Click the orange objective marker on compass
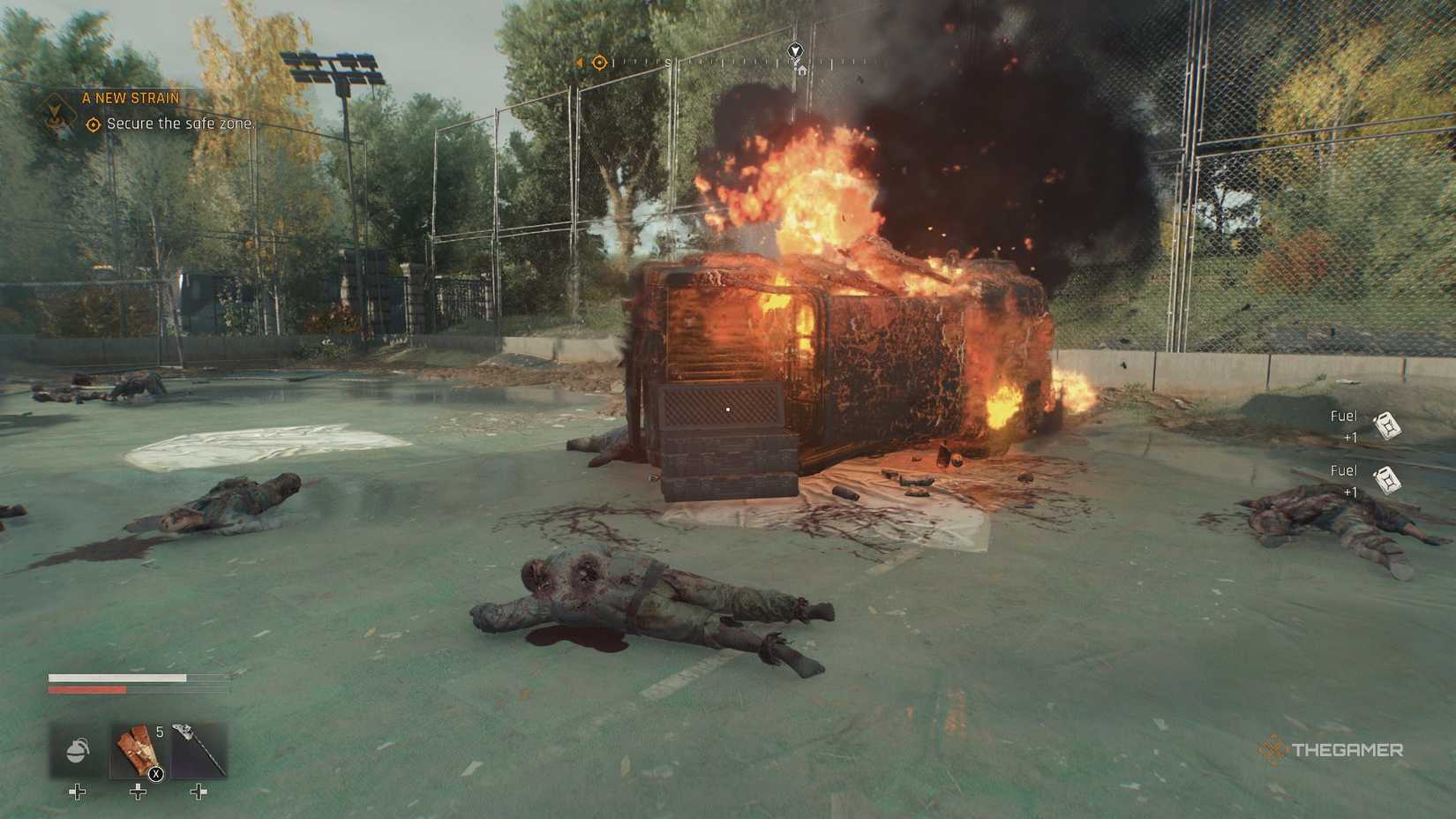Screen dimensions: 1456x819 click(600, 63)
